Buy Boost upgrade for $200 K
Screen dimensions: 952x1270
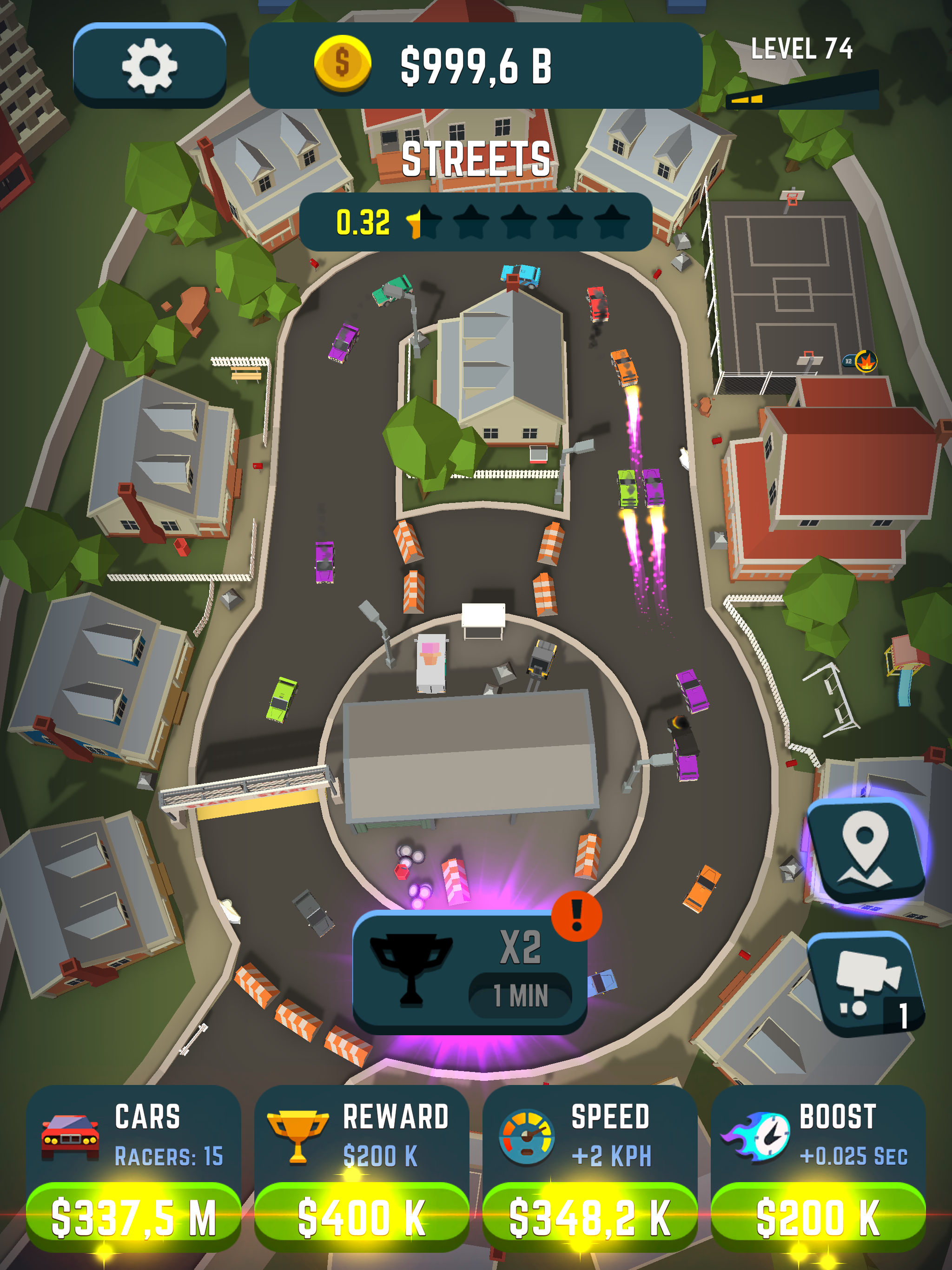pyautogui.click(x=818, y=1216)
